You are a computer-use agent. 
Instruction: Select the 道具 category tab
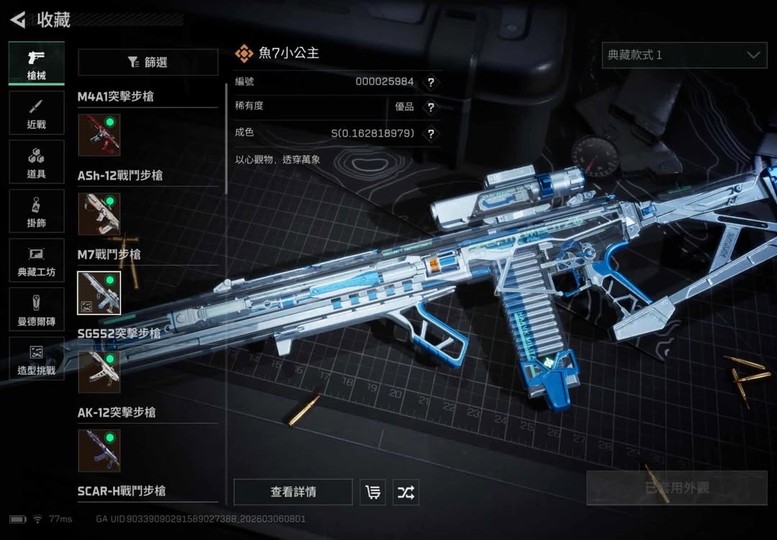[37, 162]
